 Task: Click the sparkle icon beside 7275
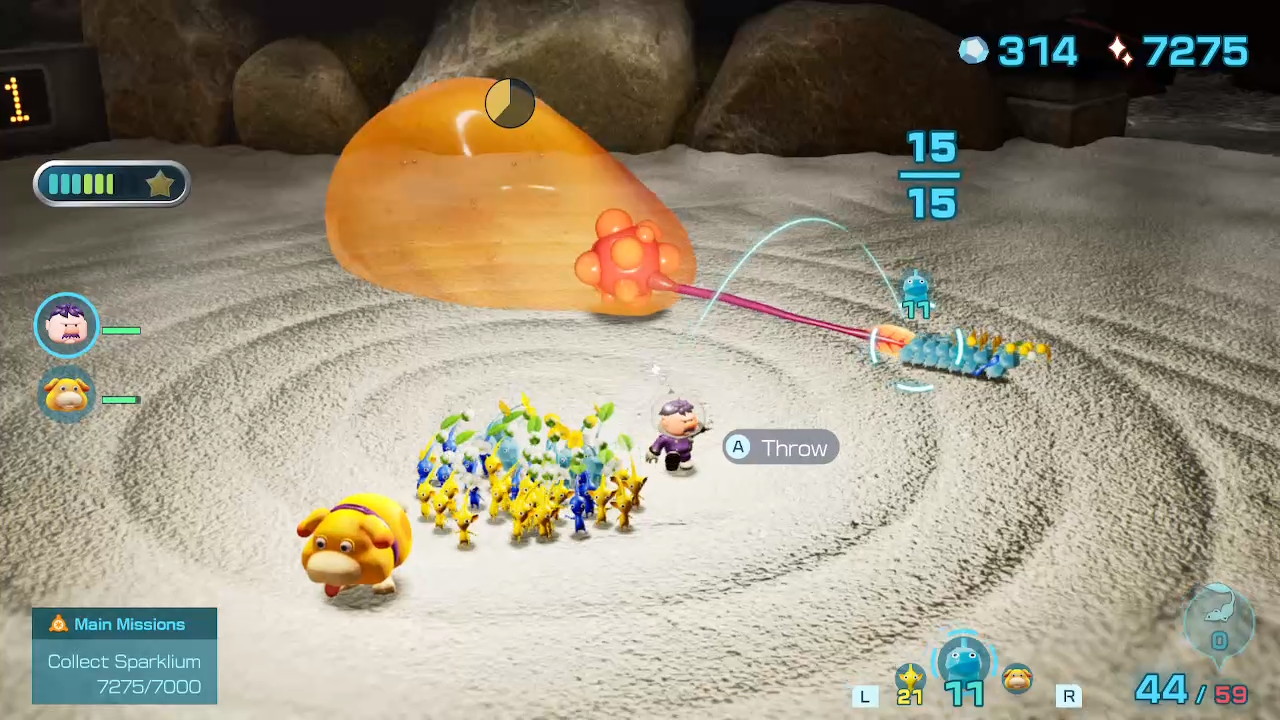point(1120,50)
